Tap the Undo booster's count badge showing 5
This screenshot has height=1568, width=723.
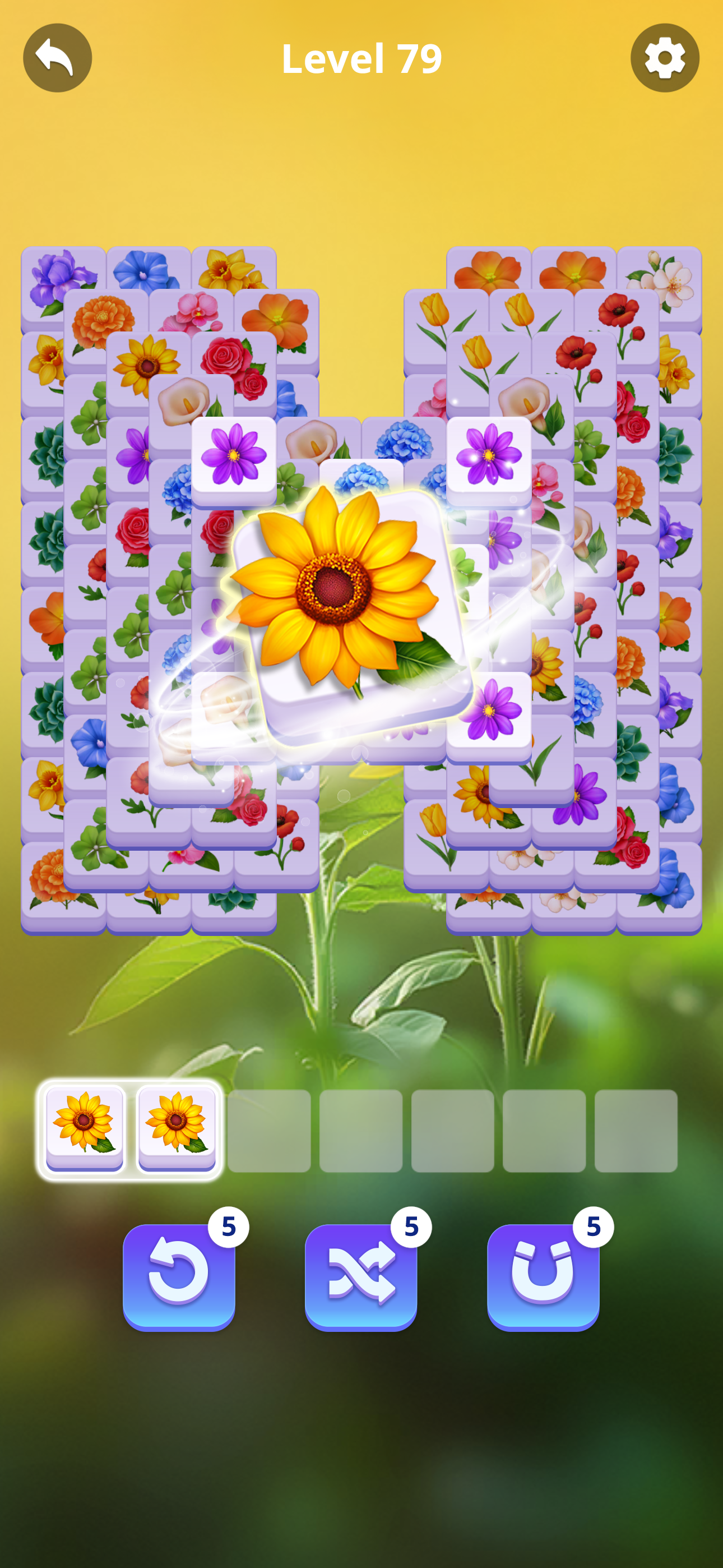[x=228, y=1226]
